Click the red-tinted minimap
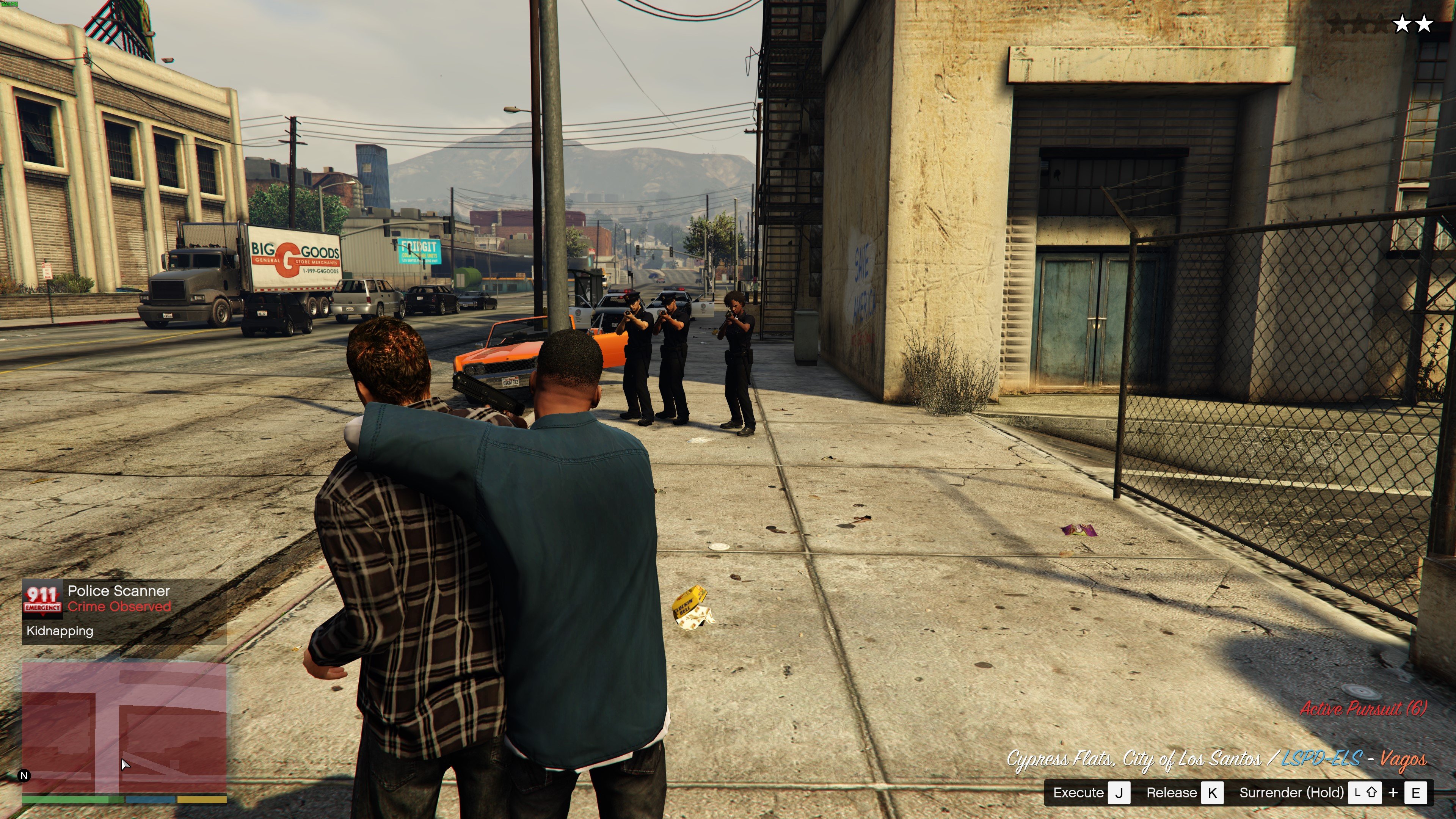Viewport: 1456px width, 819px height. point(124,728)
